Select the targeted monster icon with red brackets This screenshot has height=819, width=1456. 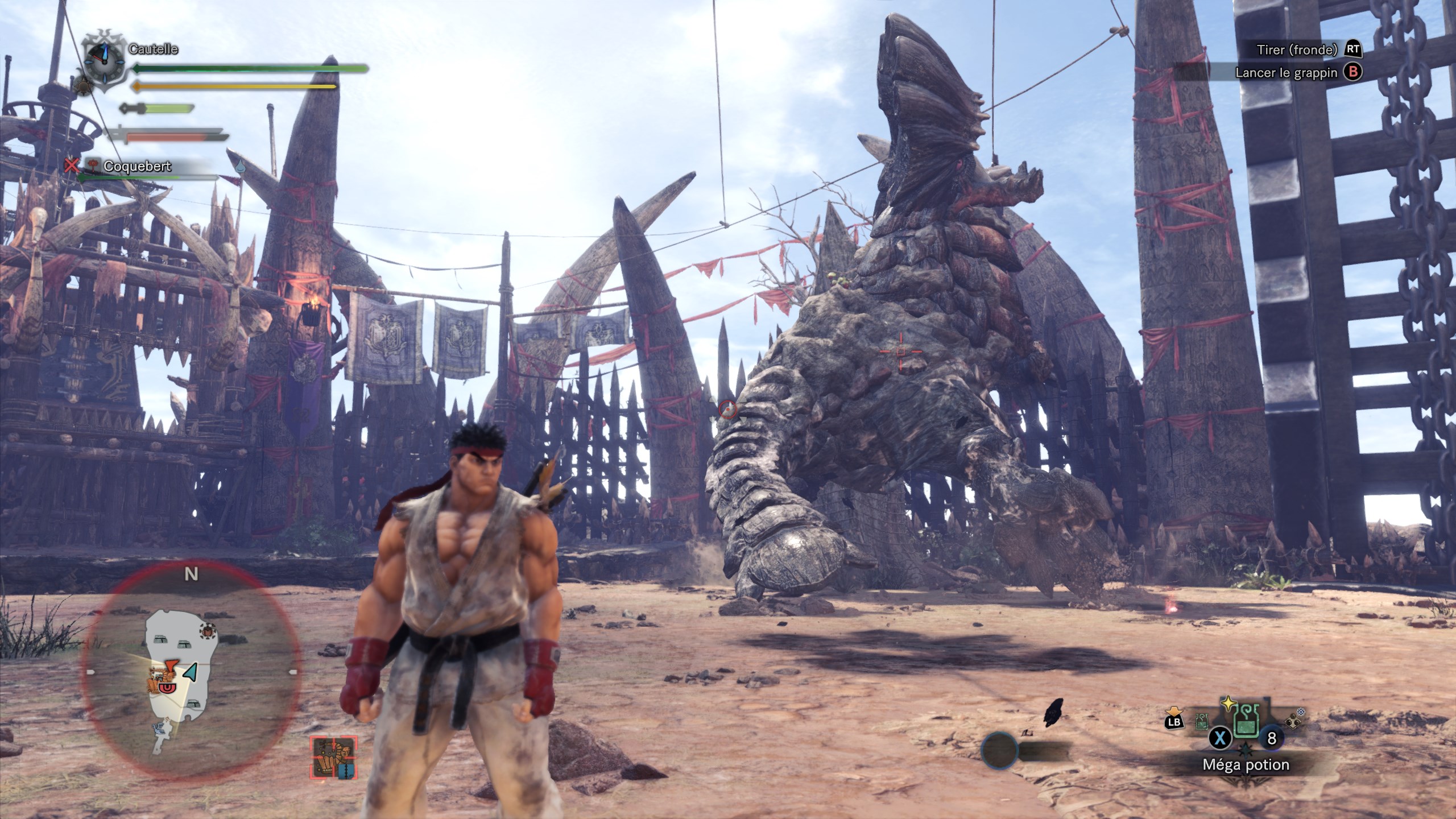333,758
